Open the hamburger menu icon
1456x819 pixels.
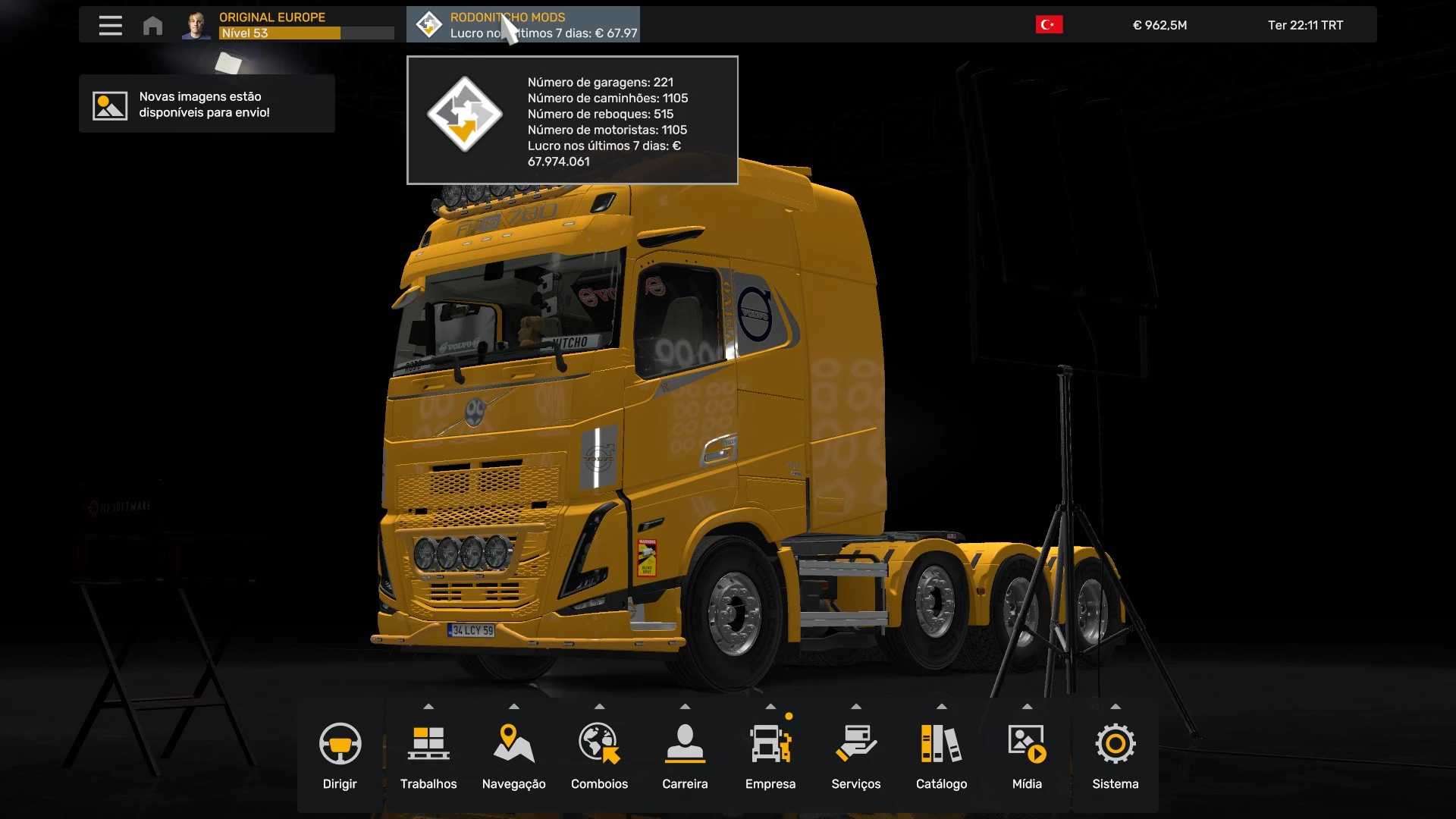(110, 25)
